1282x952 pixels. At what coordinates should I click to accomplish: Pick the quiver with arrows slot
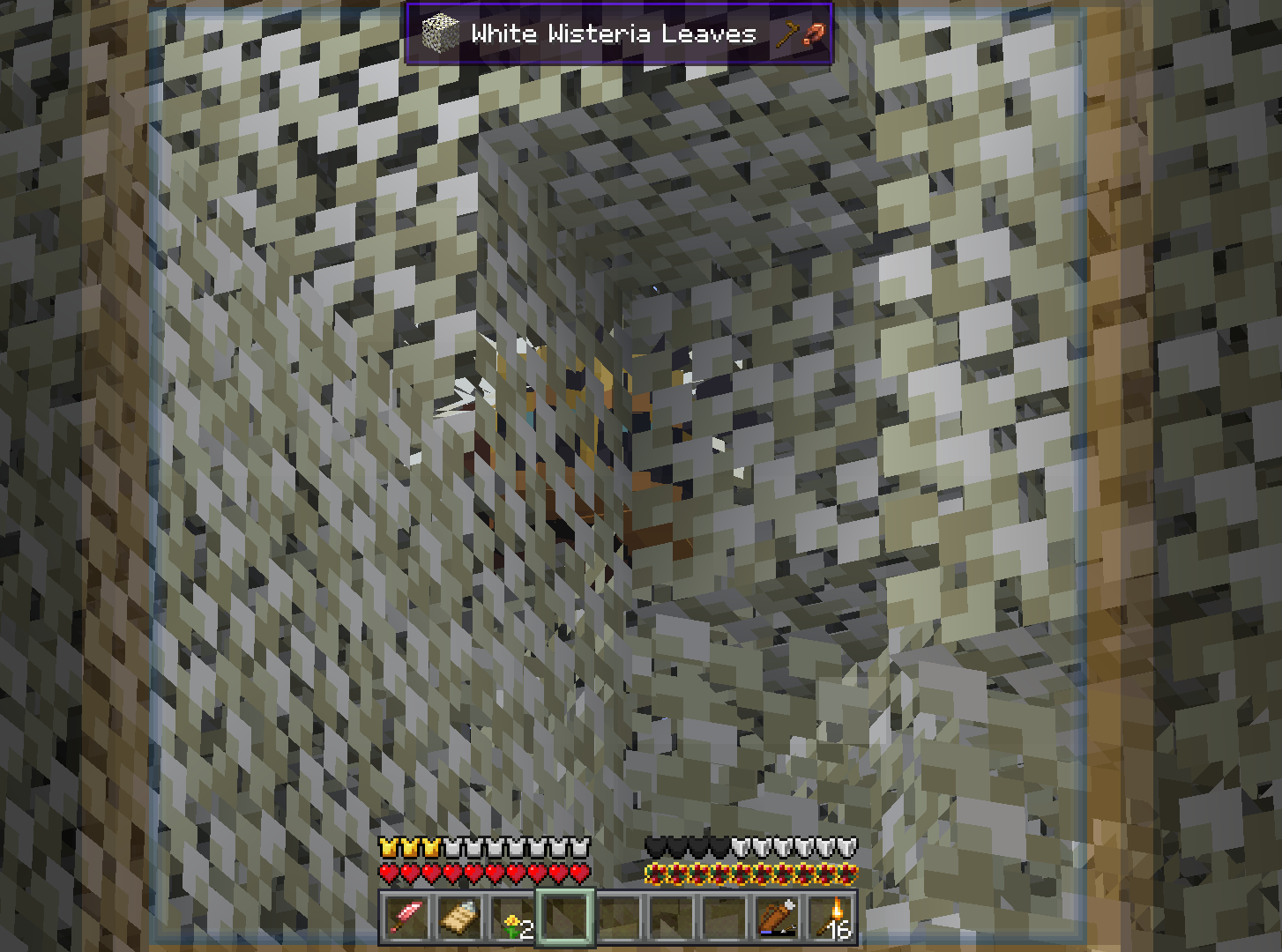[778, 918]
